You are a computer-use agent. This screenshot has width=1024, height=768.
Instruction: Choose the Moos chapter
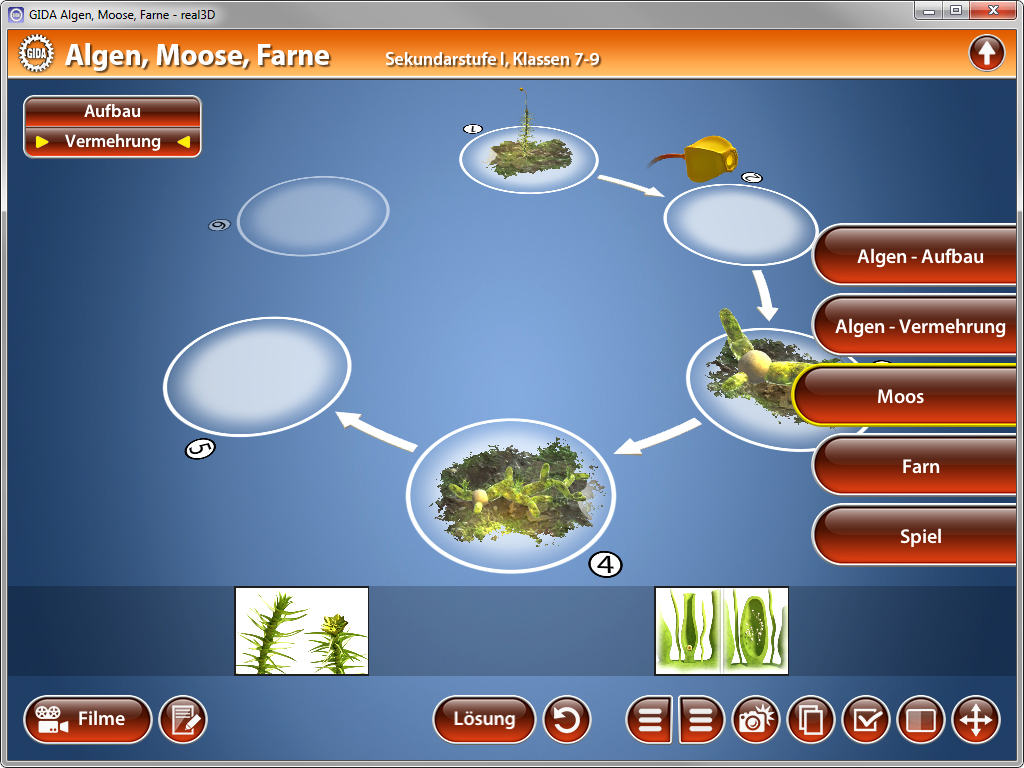pos(905,397)
